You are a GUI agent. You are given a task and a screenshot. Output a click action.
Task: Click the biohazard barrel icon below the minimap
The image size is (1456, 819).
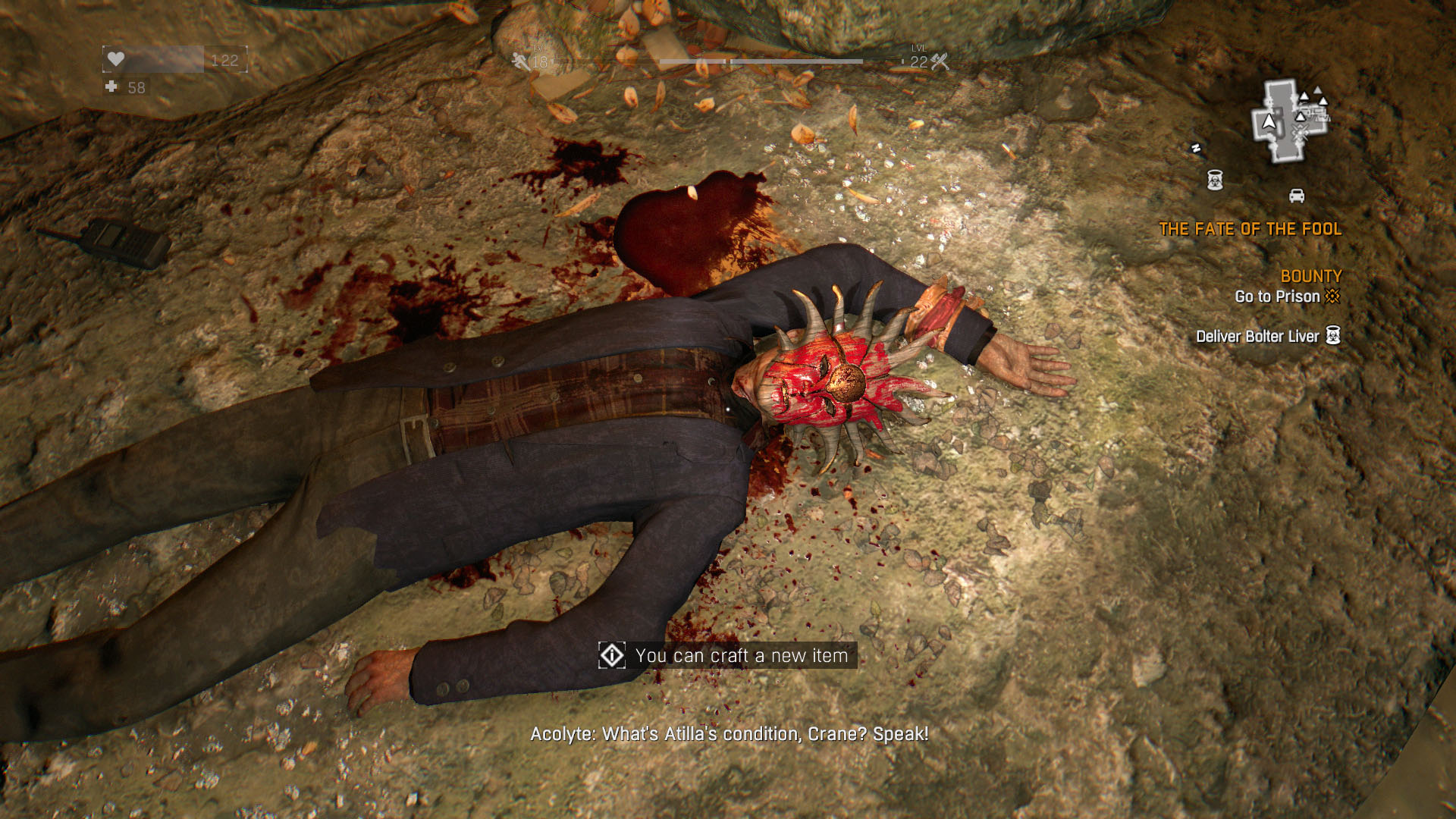point(1215,180)
